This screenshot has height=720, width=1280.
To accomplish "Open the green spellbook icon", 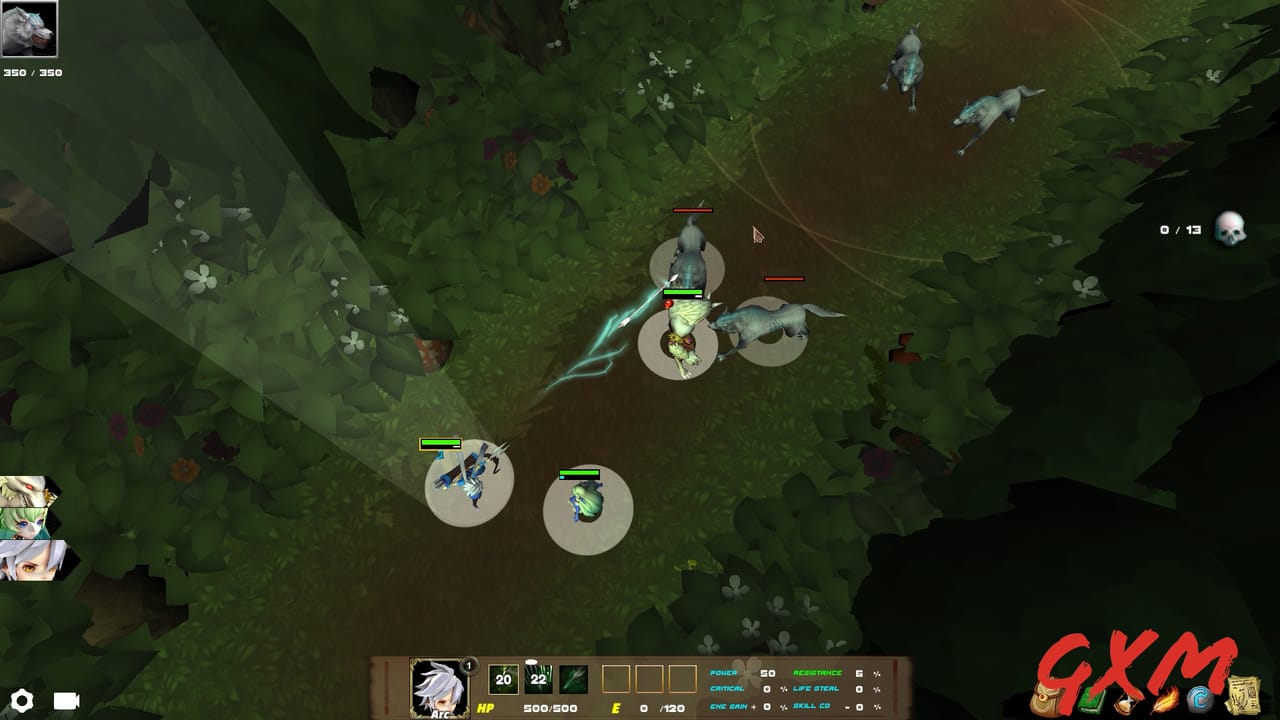I will pos(1090,702).
